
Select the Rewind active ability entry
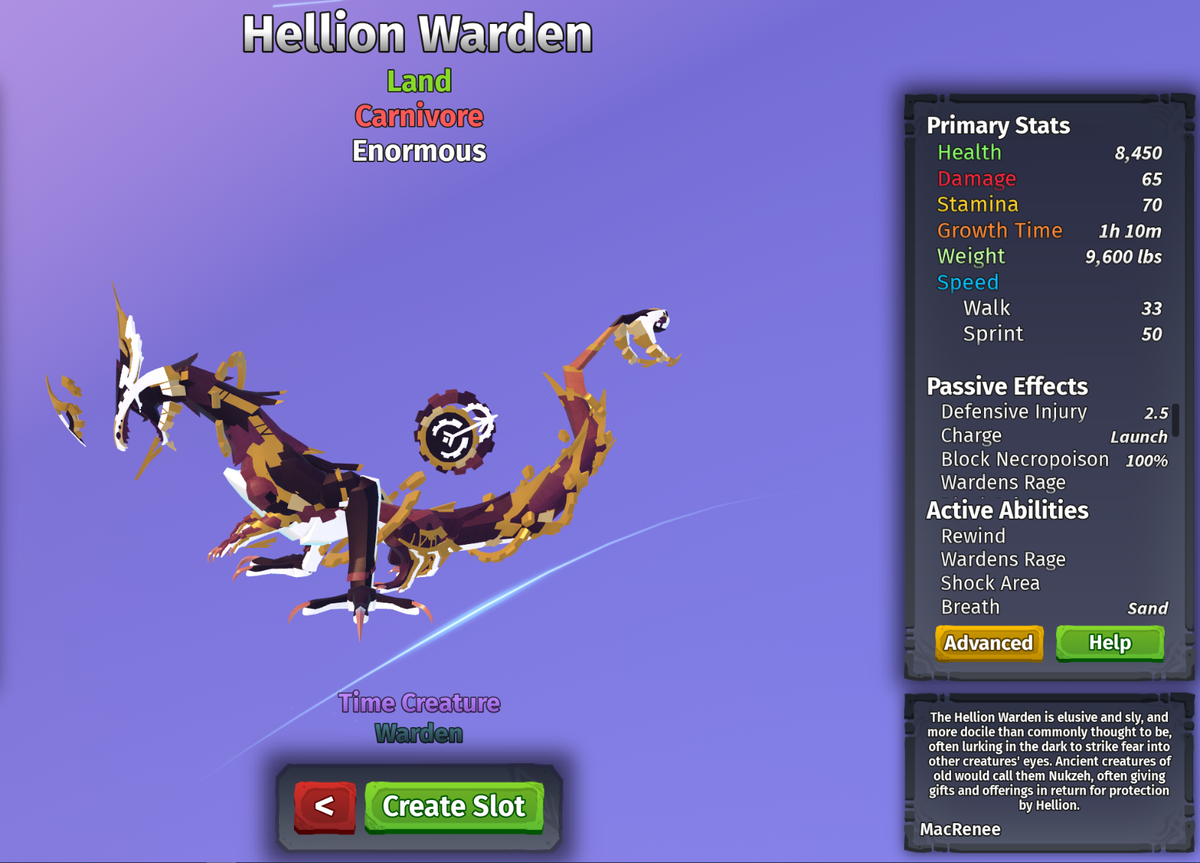pyautogui.click(x=973, y=536)
